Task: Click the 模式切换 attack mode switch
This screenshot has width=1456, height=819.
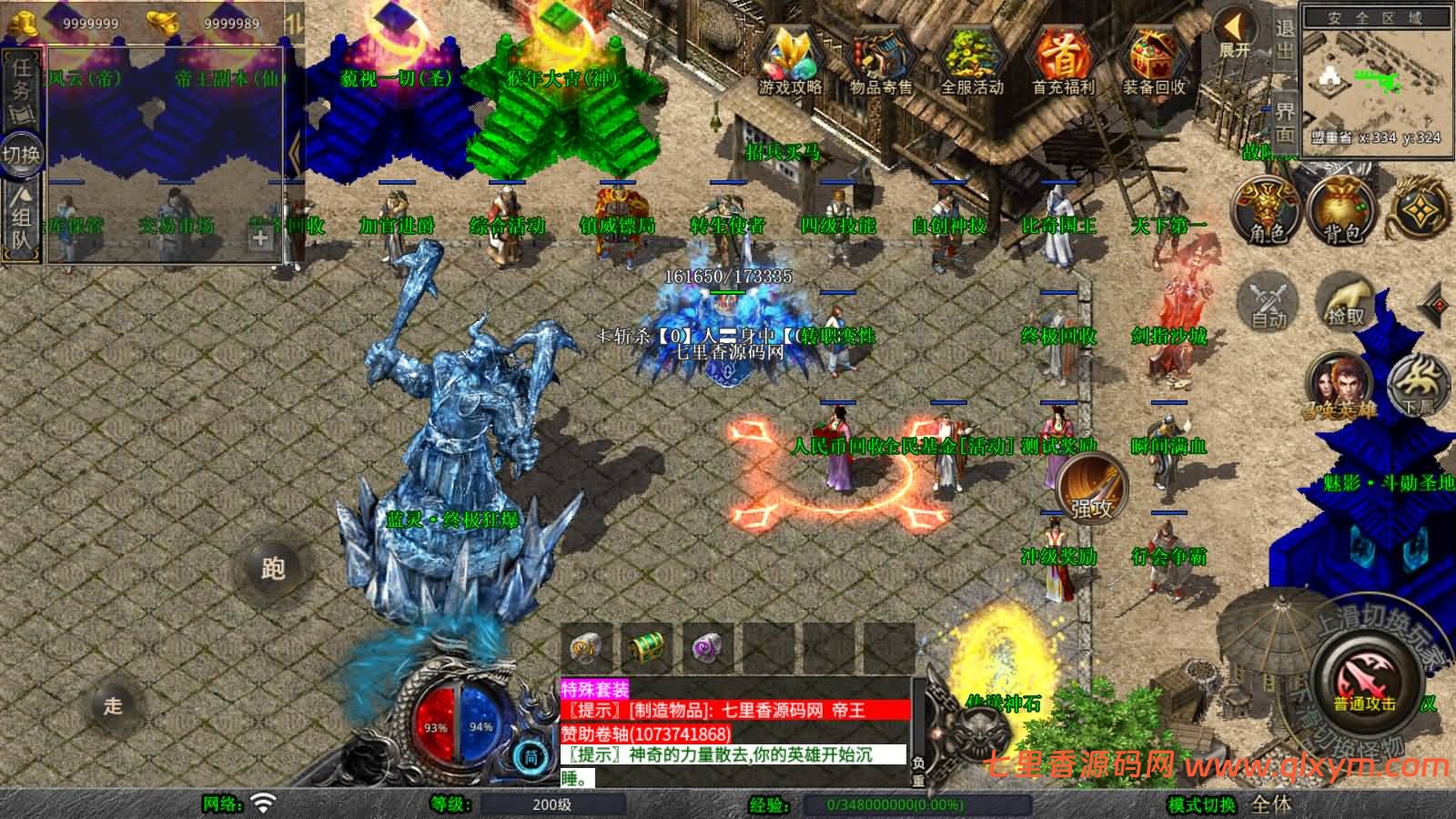Action: pyautogui.click(x=1202, y=804)
